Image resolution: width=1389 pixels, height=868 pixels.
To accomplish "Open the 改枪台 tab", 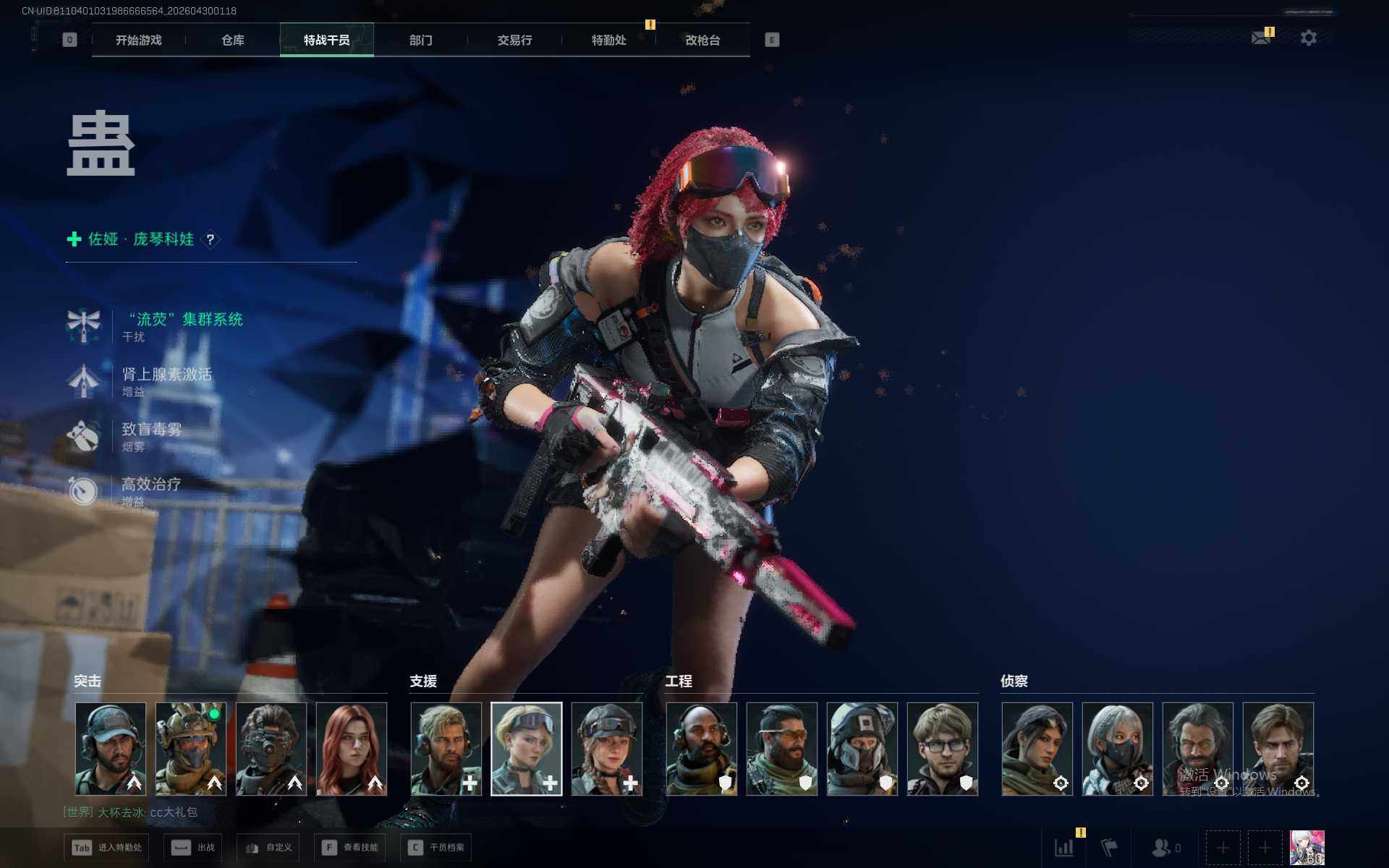I will pos(702,41).
